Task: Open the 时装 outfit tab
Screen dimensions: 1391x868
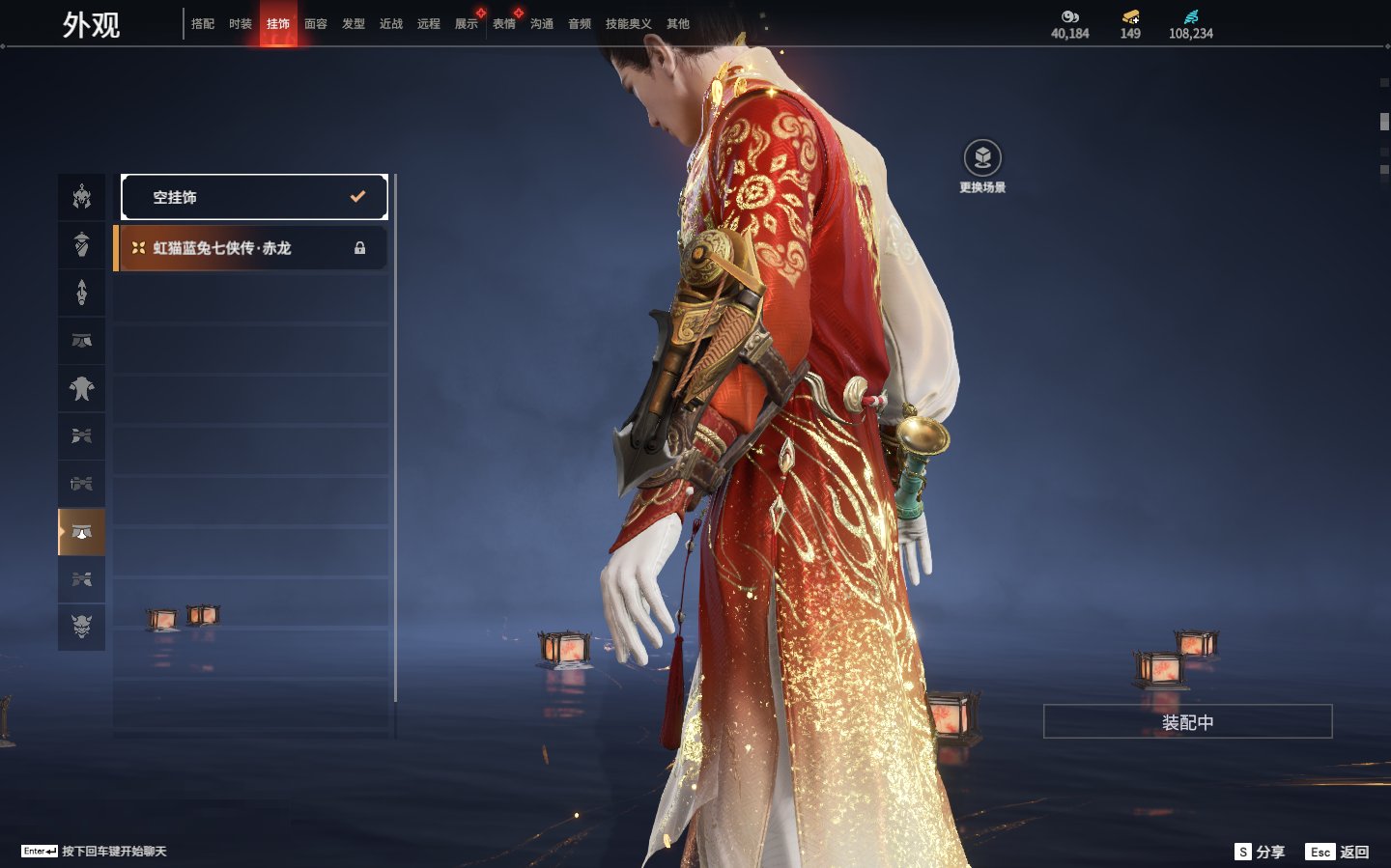Action: [x=241, y=24]
